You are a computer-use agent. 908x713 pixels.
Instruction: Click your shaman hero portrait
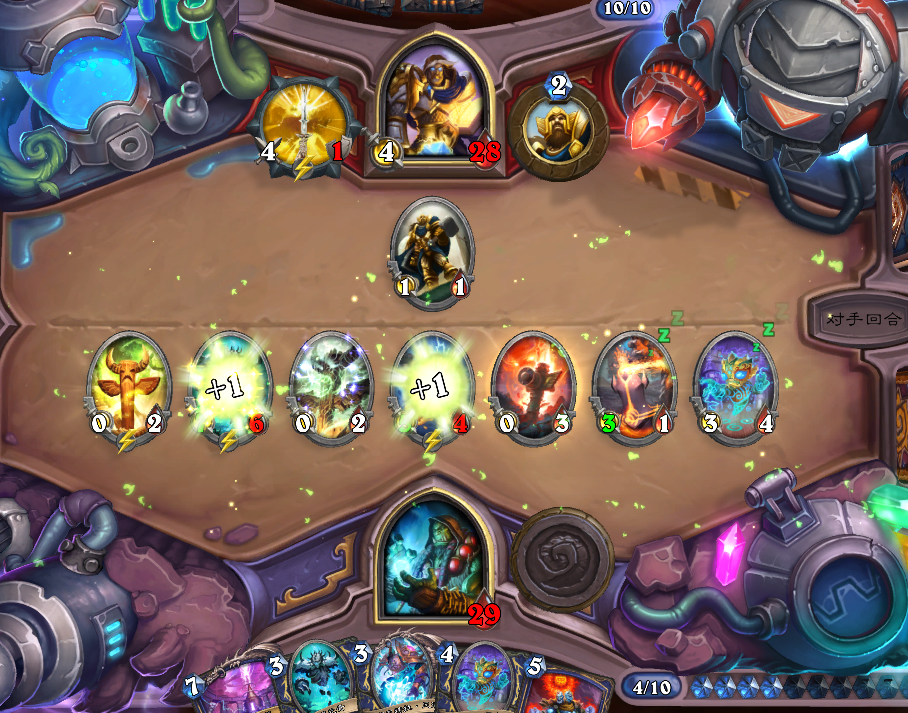pos(433,555)
